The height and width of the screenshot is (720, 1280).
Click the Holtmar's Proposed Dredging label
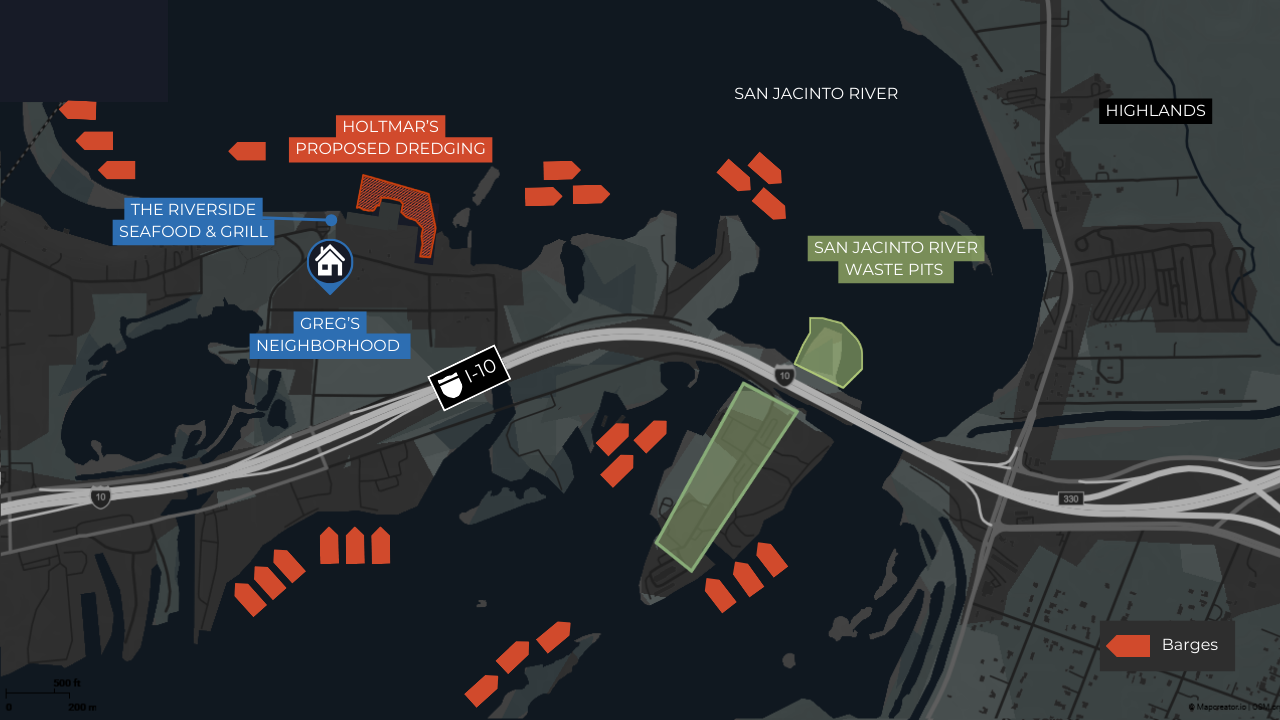[x=391, y=138]
